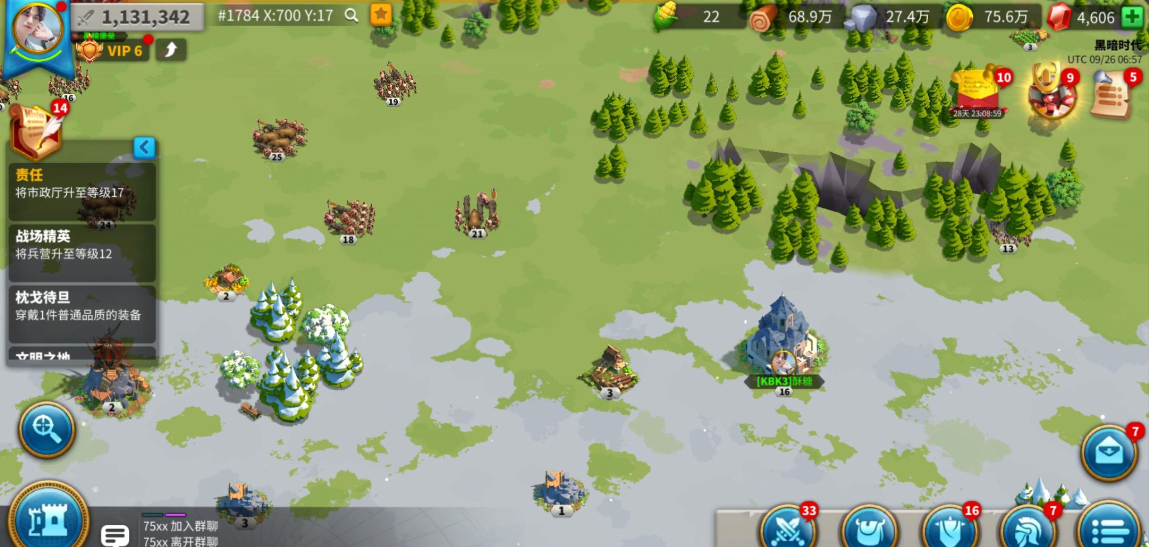Open the crossed swords campaign button
1149x547 pixels.
pyautogui.click(x=788, y=527)
